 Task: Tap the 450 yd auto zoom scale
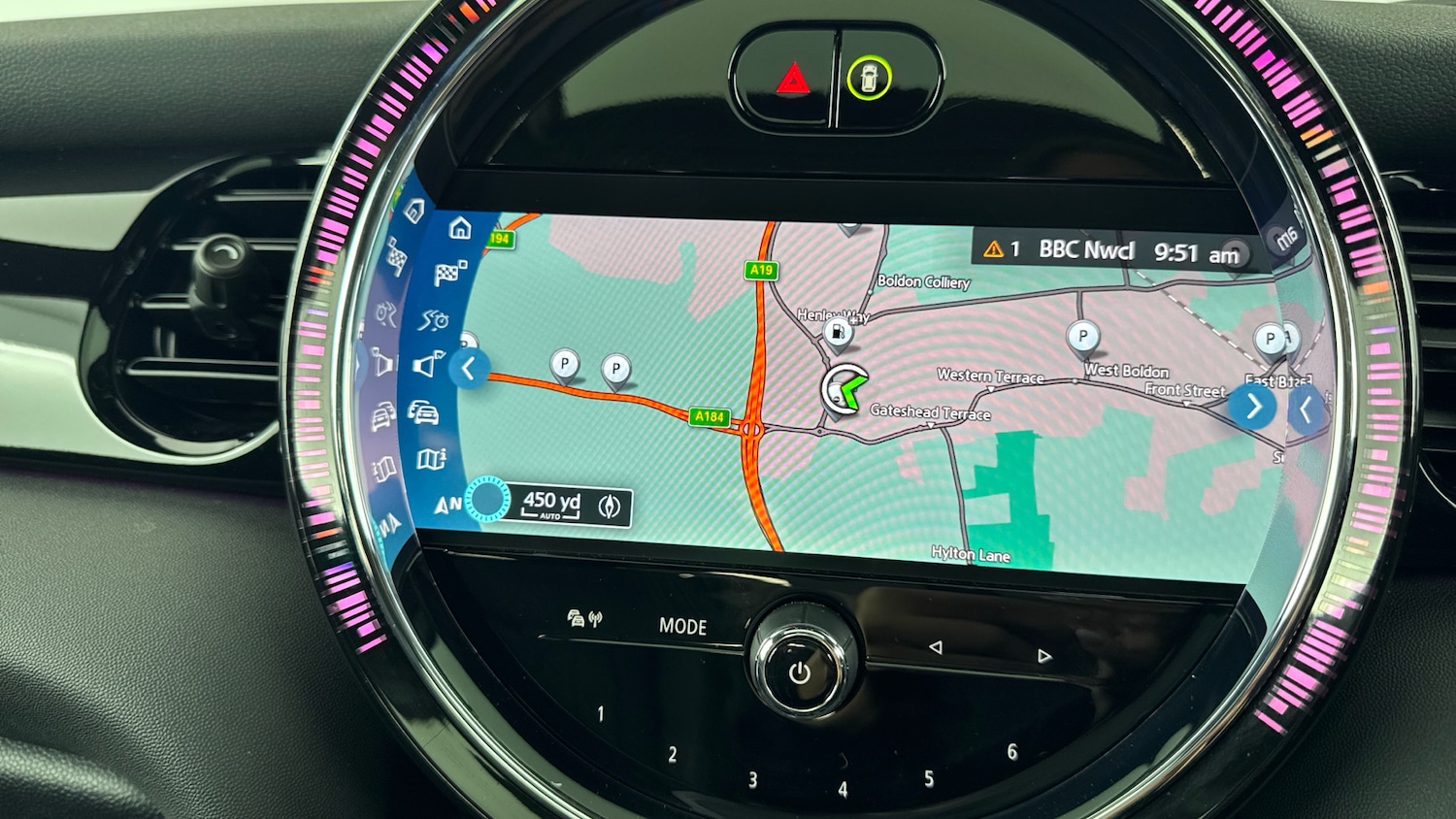point(551,505)
